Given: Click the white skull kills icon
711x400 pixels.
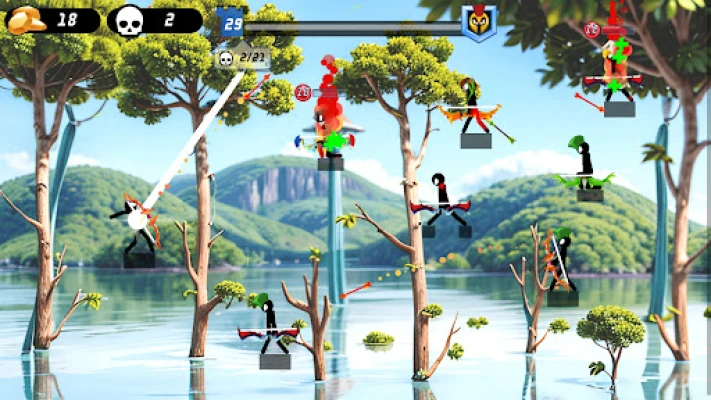Looking at the screenshot, I should (129, 21).
